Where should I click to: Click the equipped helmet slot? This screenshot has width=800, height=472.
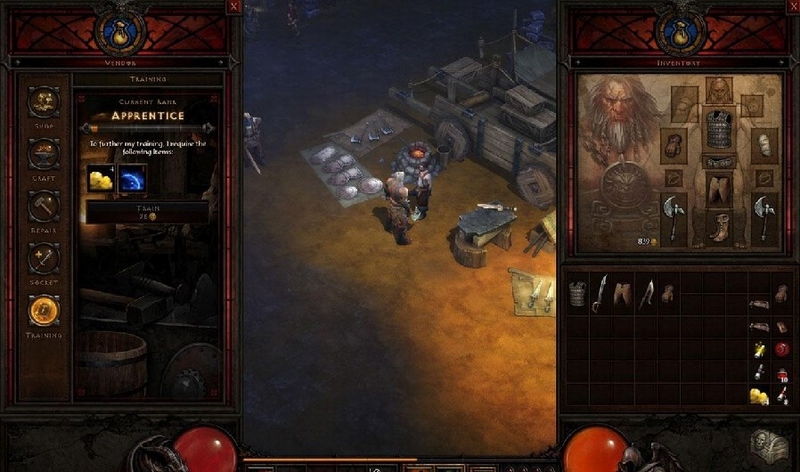coord(719,90)
